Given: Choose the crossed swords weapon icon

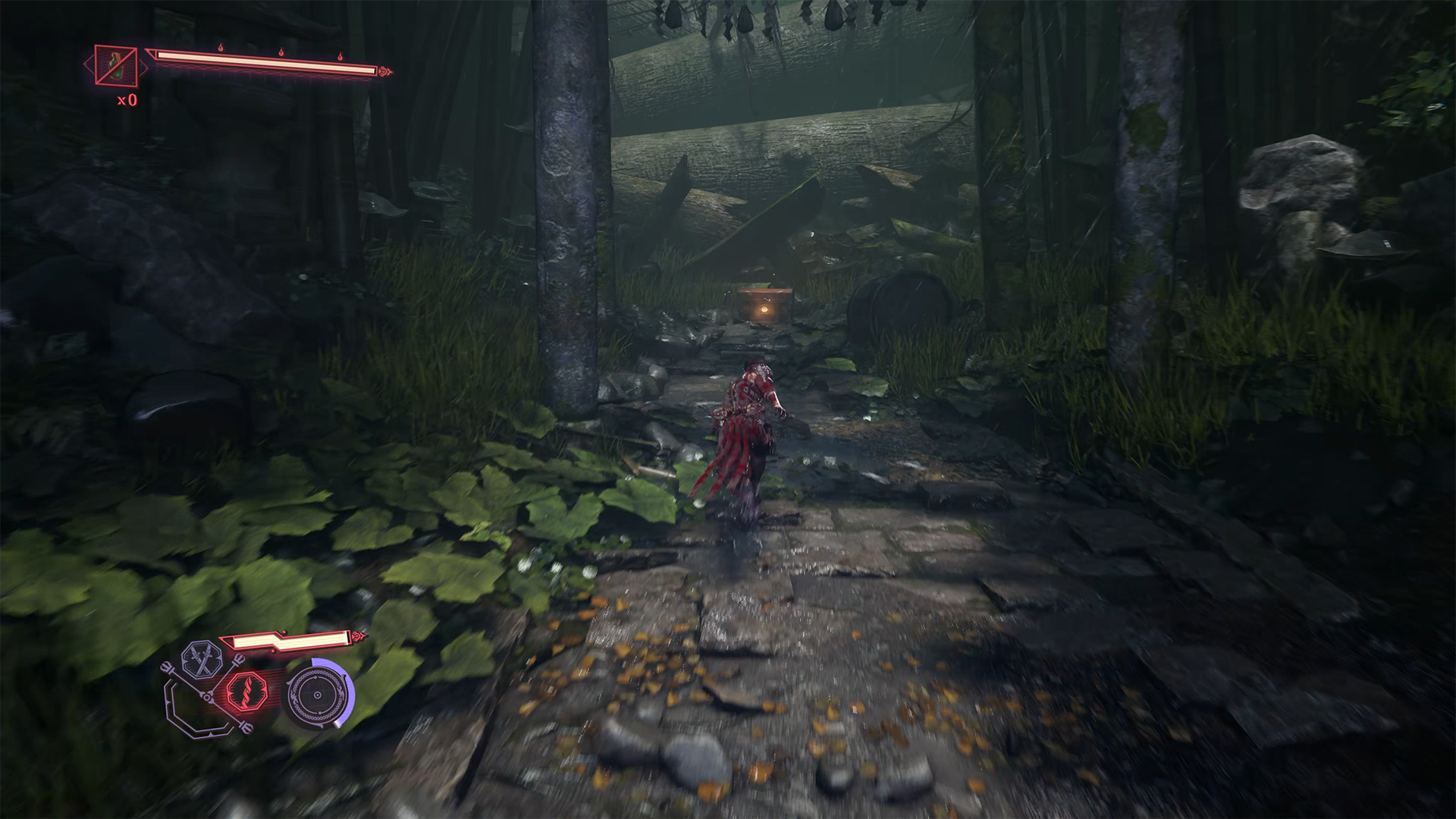Looking at the screenshot, I should click(x=202, y=661).
